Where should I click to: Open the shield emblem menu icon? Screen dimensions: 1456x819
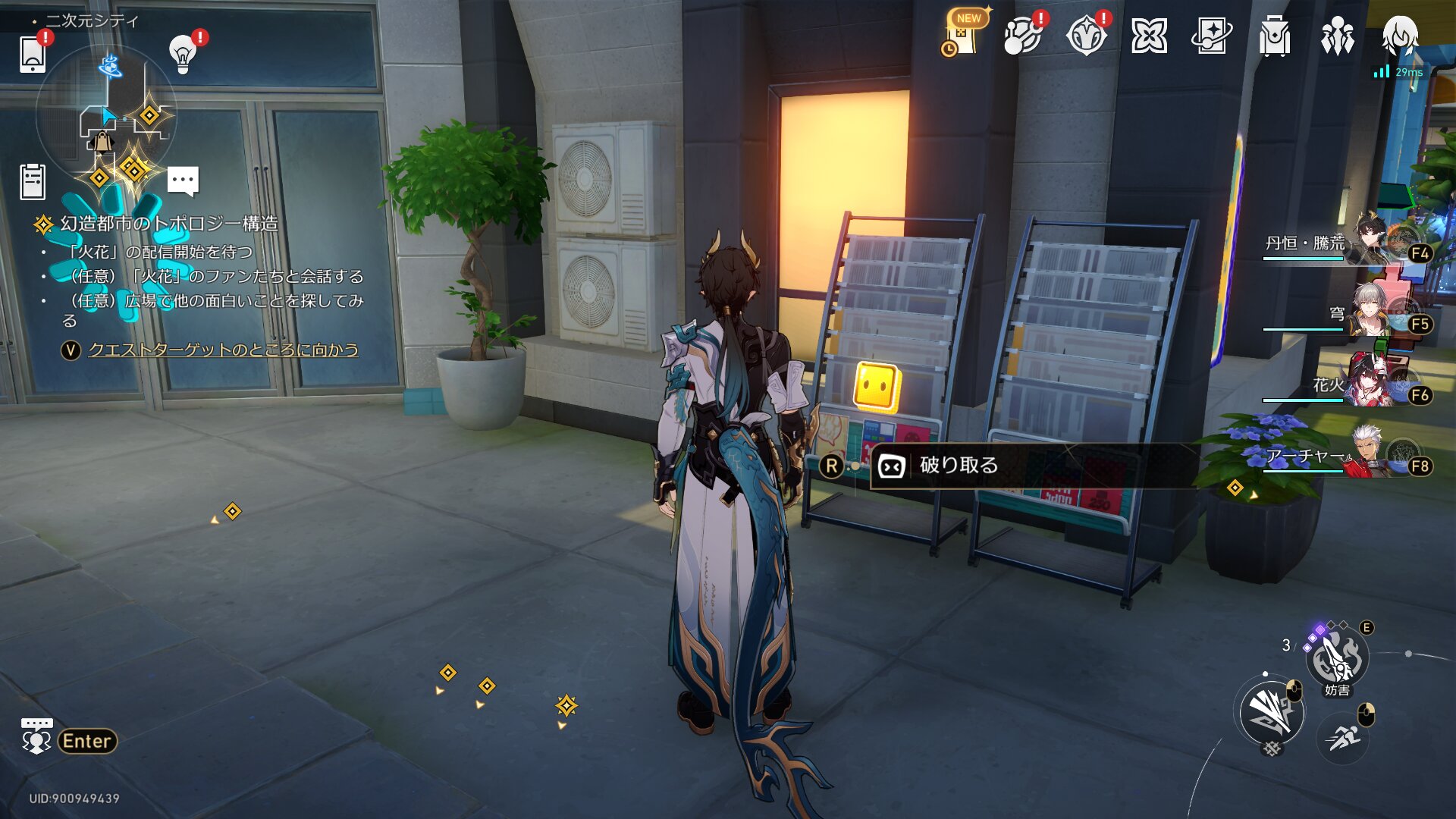point(1086,36)
